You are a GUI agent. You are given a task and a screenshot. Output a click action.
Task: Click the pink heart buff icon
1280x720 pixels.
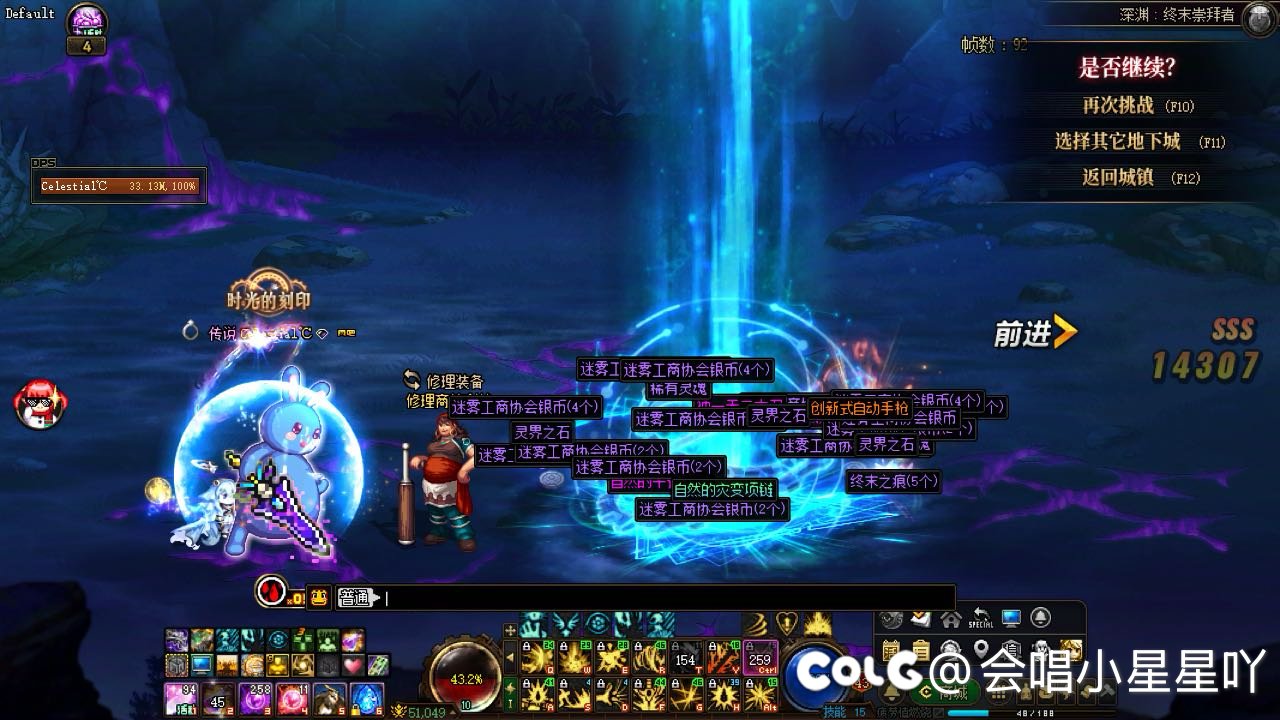point(352,664)
